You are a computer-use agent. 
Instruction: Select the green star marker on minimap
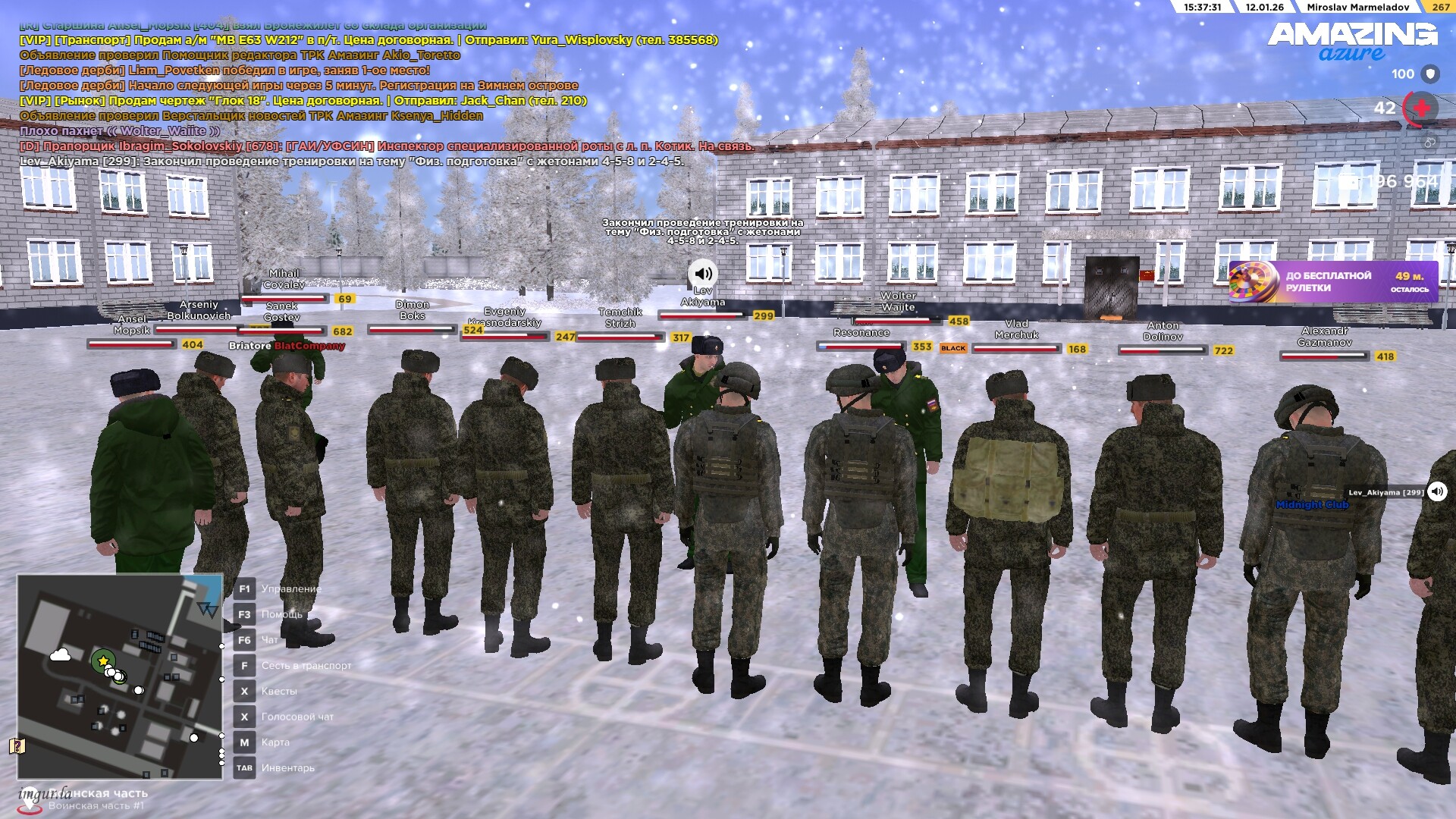(102, 661)
